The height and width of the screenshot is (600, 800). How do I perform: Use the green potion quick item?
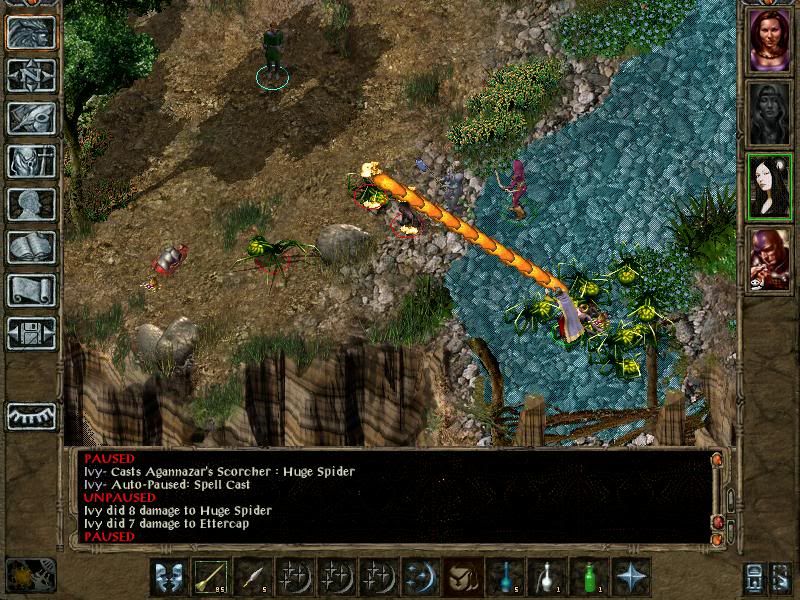click(589, 577)
